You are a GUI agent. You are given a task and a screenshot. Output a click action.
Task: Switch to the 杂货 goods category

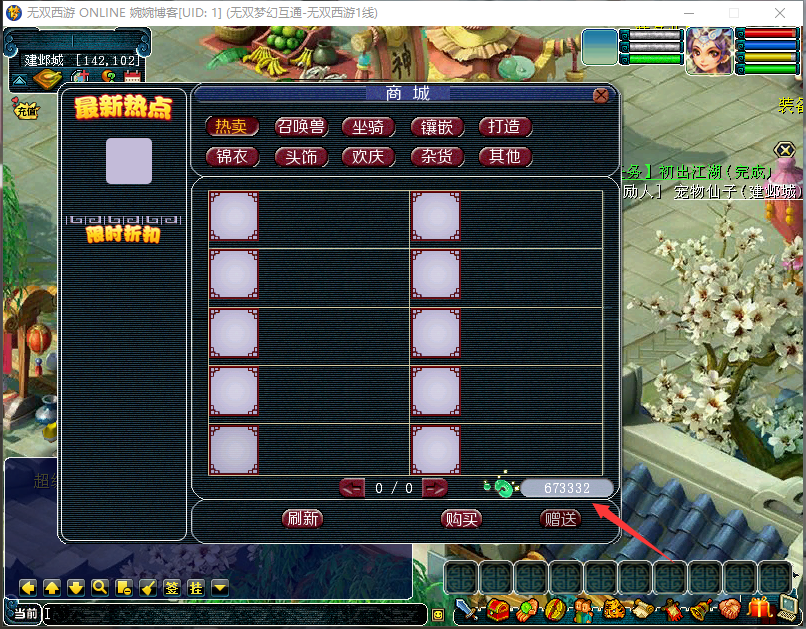point(437,157)
